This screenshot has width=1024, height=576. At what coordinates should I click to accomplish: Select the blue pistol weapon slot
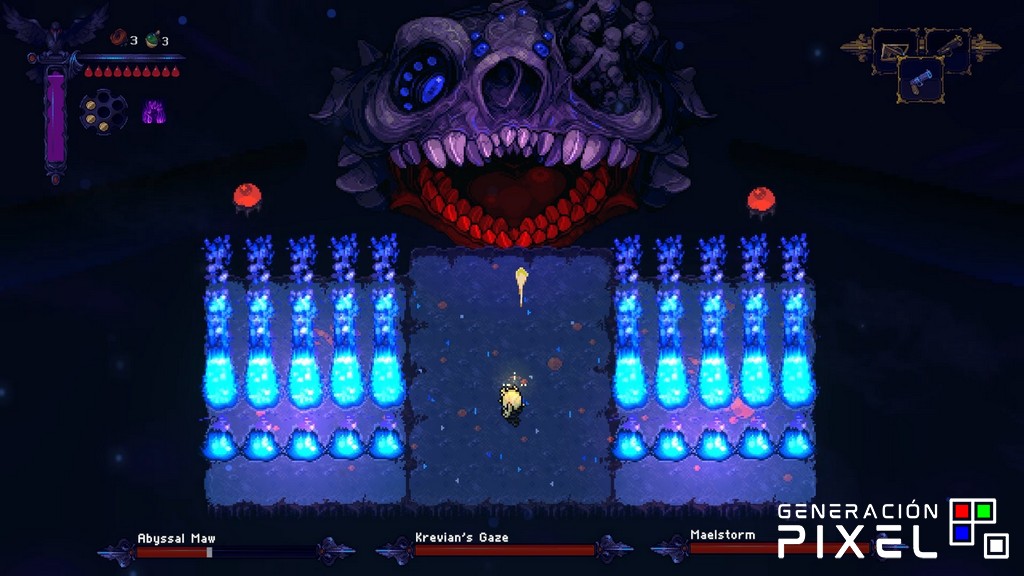click(920, 80)
